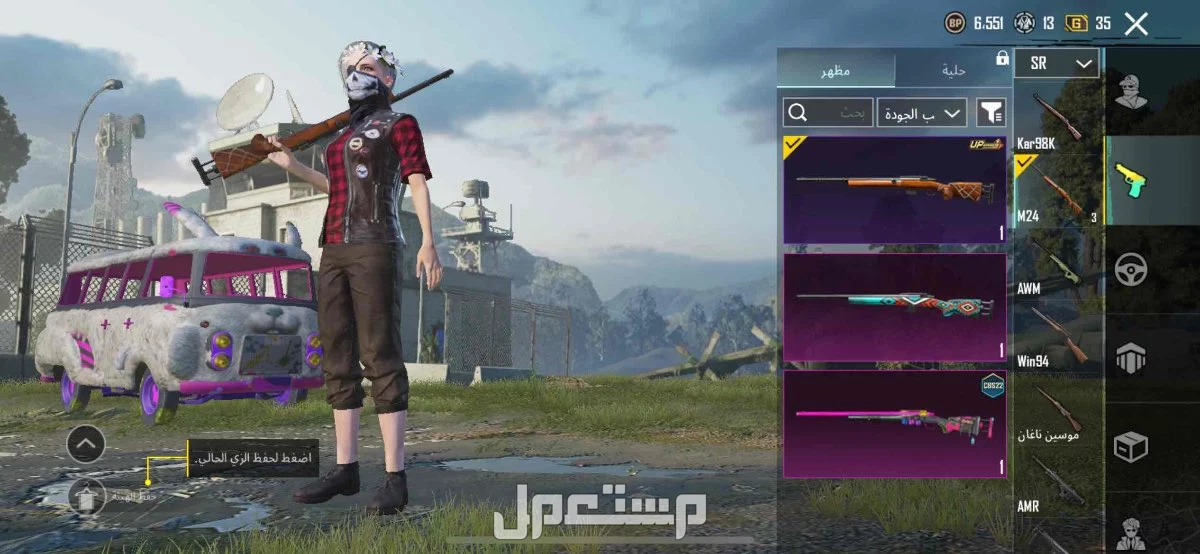Open the character outfit category icon
Image resolution: width=1200 pixels, height=554 pixels.
pyautogui.click(x=1131, y=93)
